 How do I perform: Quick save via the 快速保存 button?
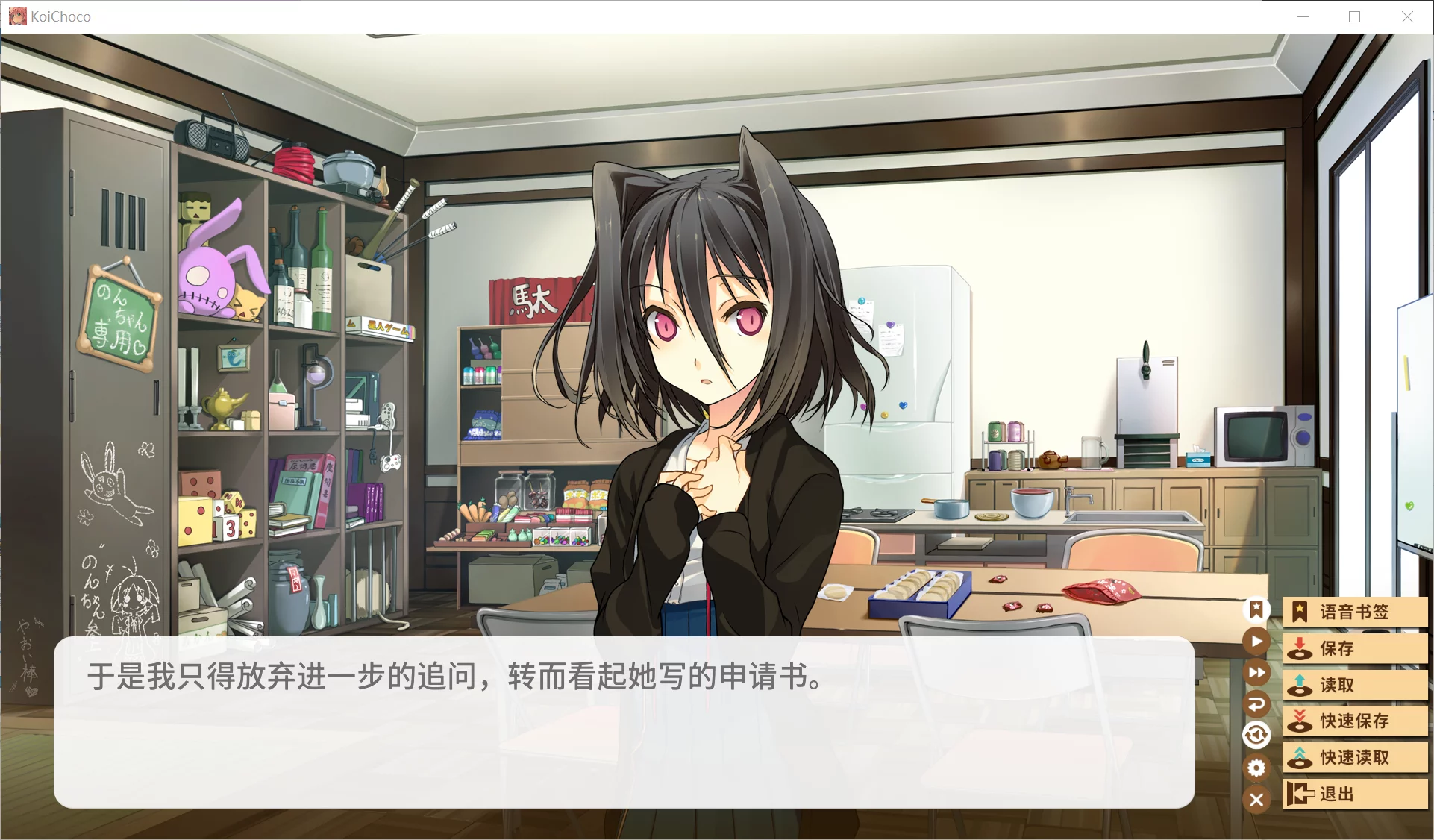[x=1354, y=721]
